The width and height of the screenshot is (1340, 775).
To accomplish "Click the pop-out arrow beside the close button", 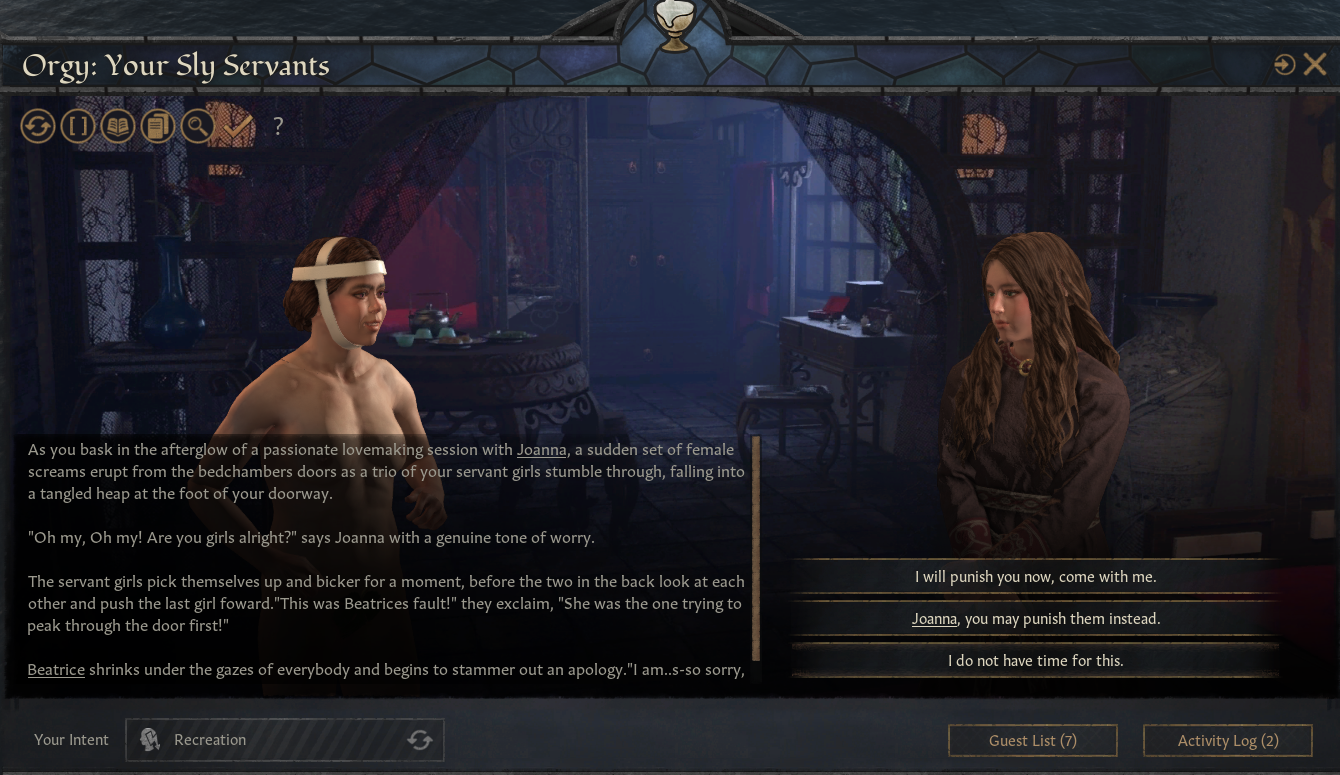I will [x=1283, y=63].
